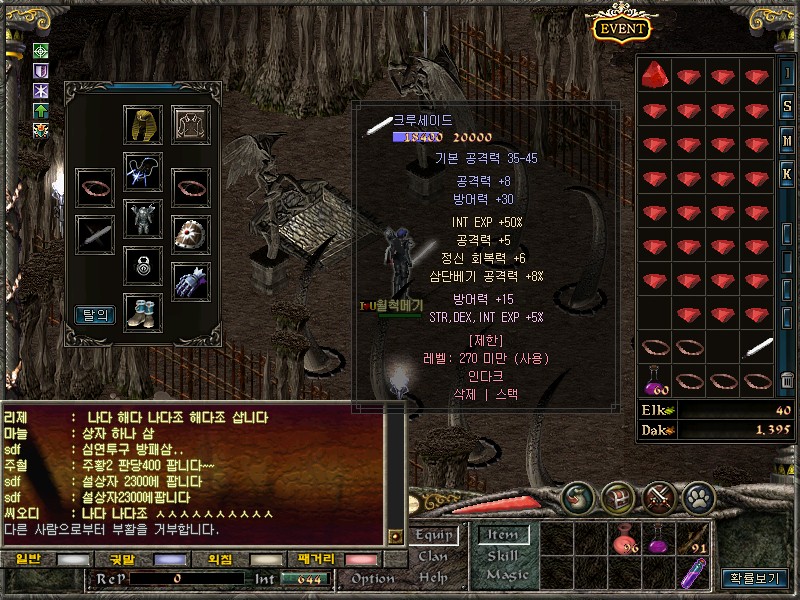Select the white sword in inventory
This screenshot has height=600, width=800.
click(x=757, y=347)
